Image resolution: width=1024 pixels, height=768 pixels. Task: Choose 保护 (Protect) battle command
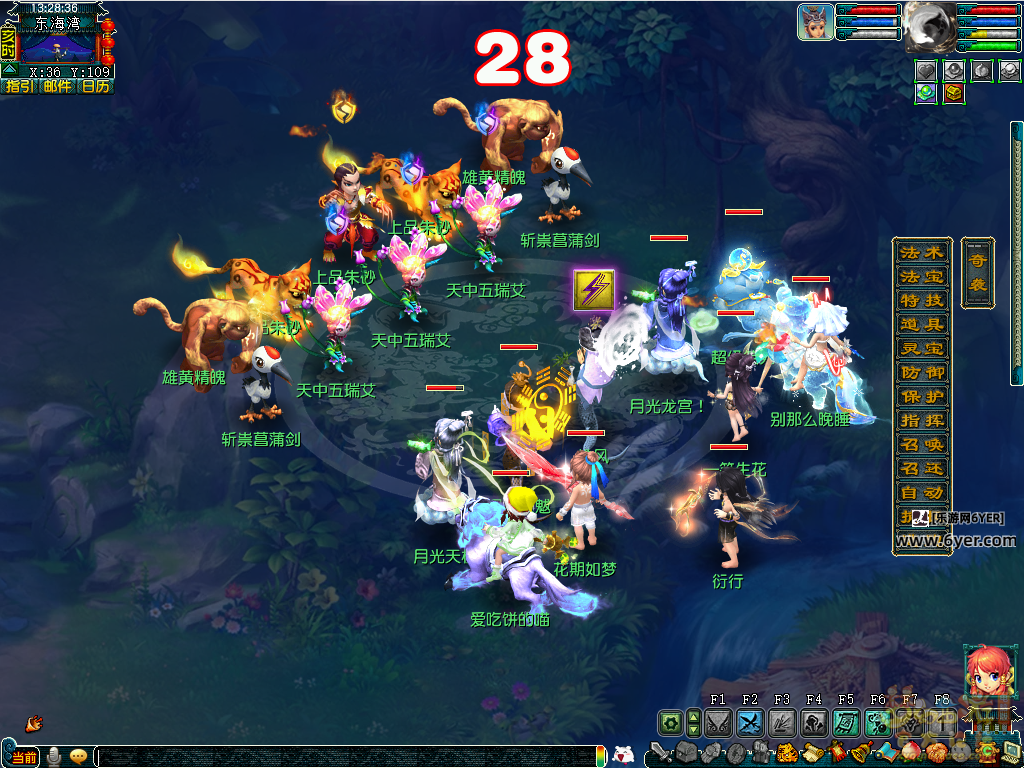921,396
